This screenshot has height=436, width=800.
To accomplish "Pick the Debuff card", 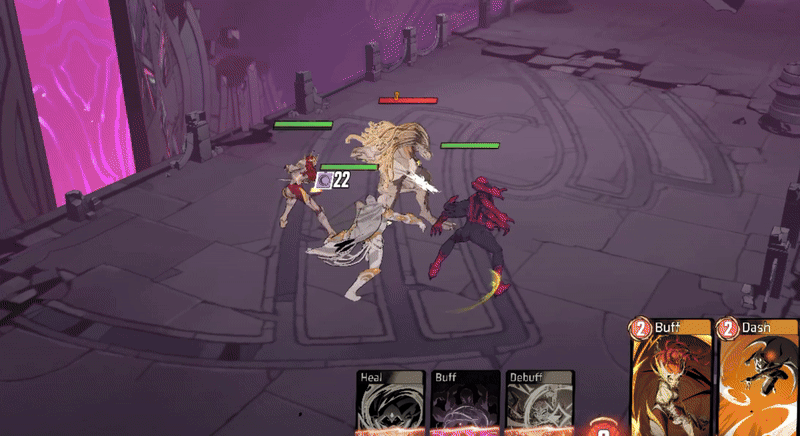I will tap(539, 403).
